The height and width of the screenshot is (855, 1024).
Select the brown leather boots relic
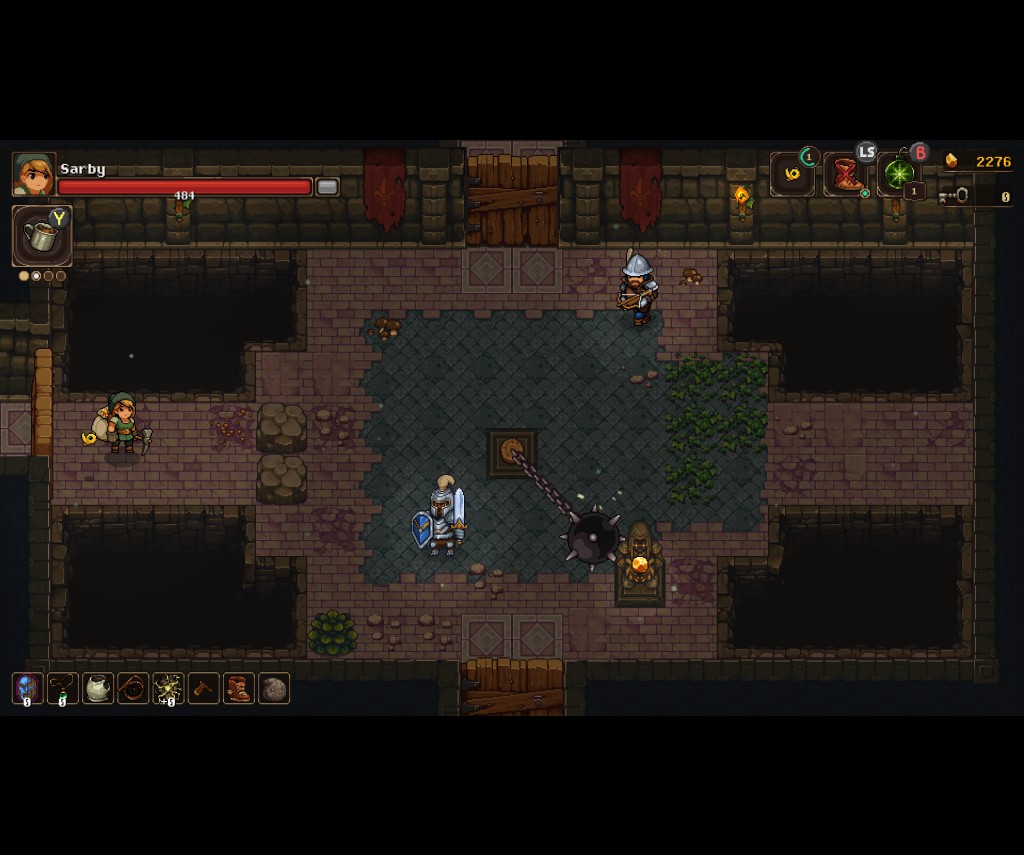coord(239,688)
